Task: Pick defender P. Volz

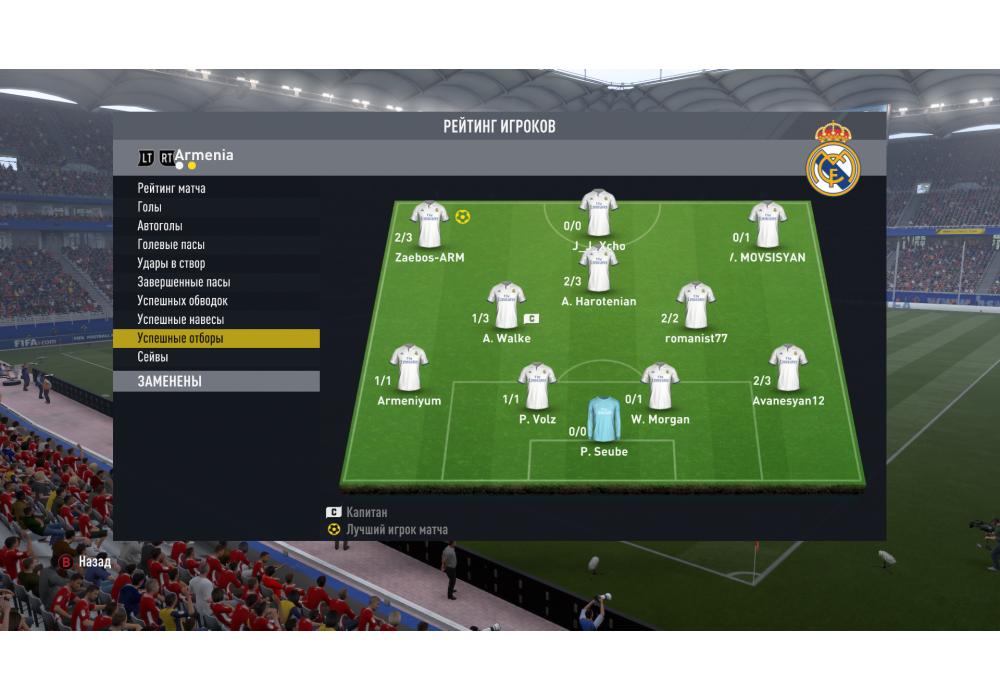Action: [537, 386]
